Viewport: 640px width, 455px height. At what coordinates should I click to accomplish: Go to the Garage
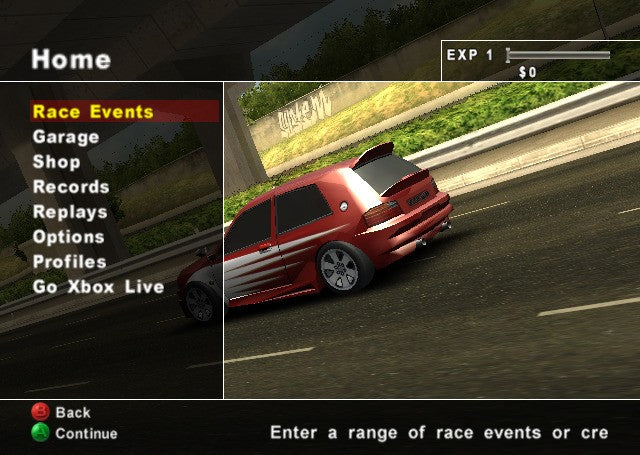(66, 137)
